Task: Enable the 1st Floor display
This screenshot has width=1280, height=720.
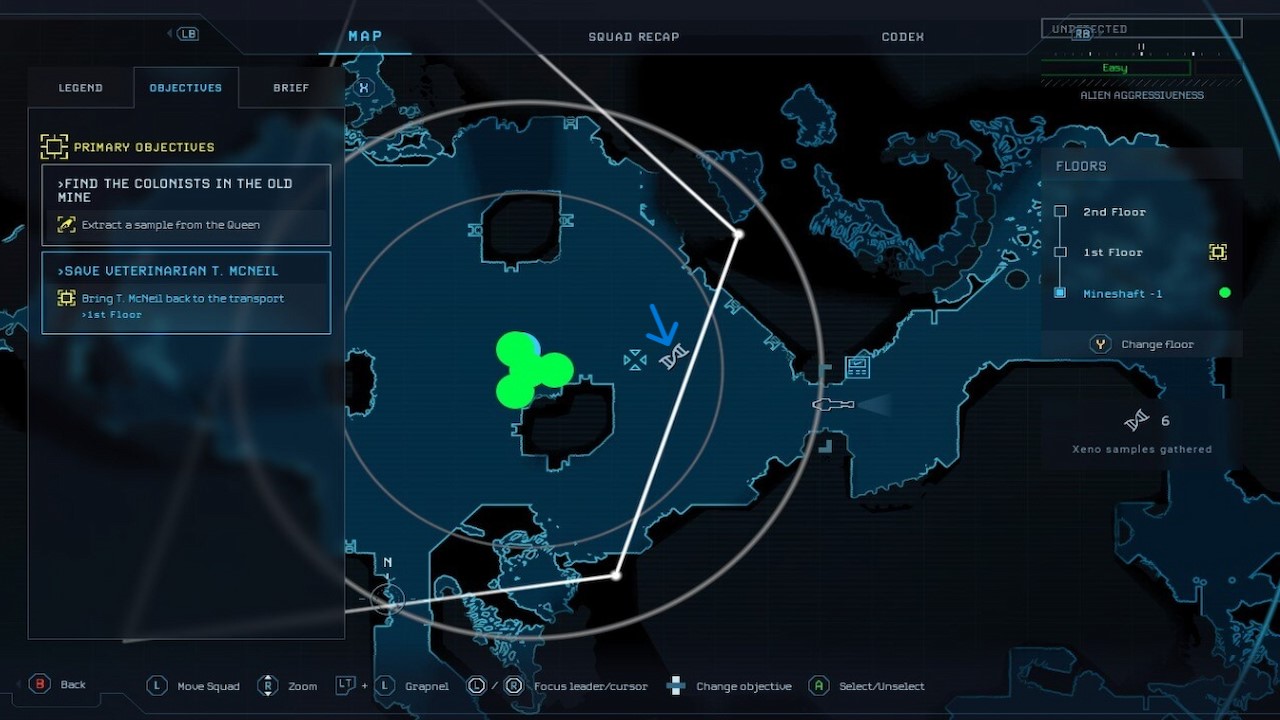Action: [x=1113, y=252]
